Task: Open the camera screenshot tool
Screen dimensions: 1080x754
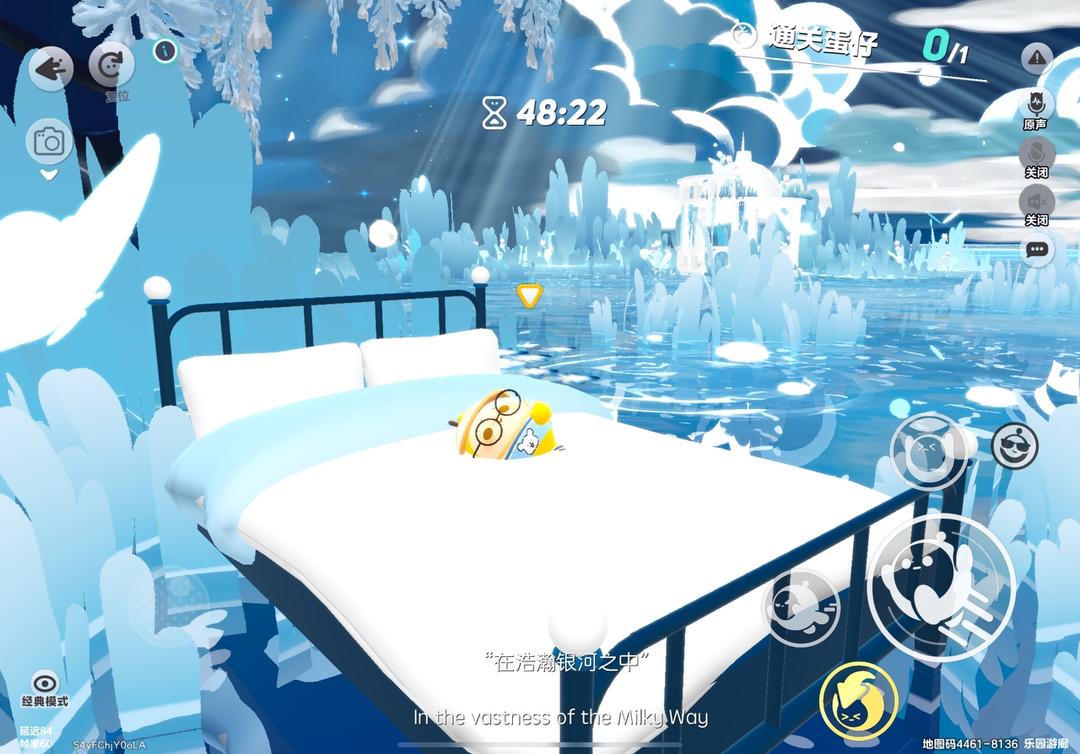Action: (49, 142)
